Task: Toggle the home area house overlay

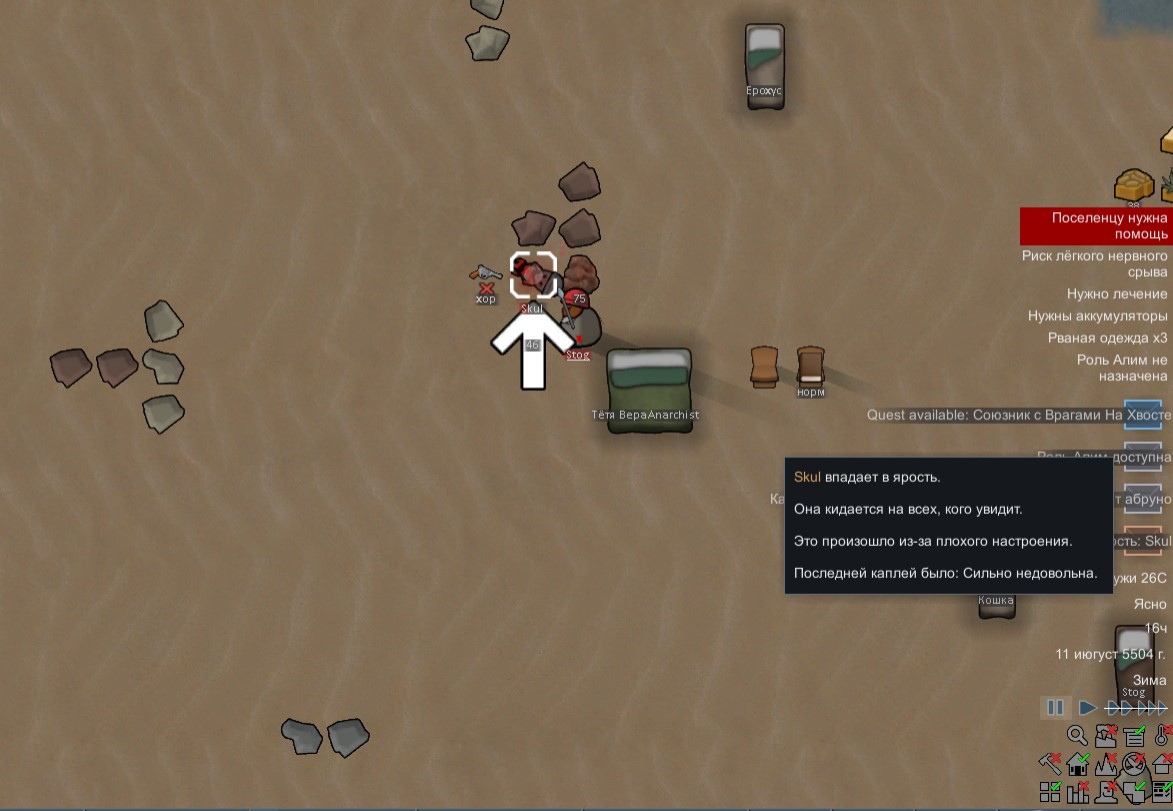Action: [x=1078, y=766]
